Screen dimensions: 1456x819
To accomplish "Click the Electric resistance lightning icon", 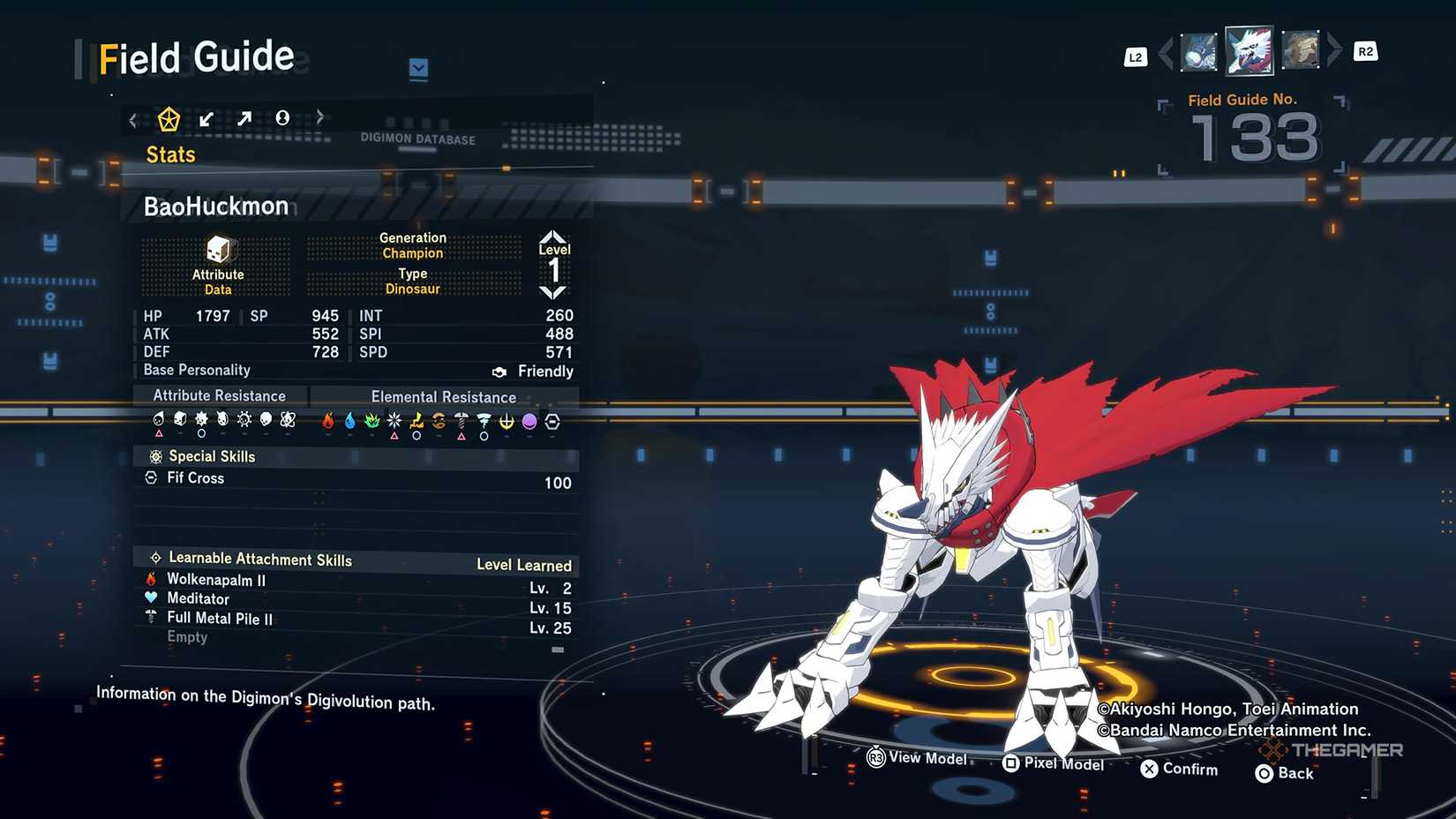I will (x=417, y=421).
